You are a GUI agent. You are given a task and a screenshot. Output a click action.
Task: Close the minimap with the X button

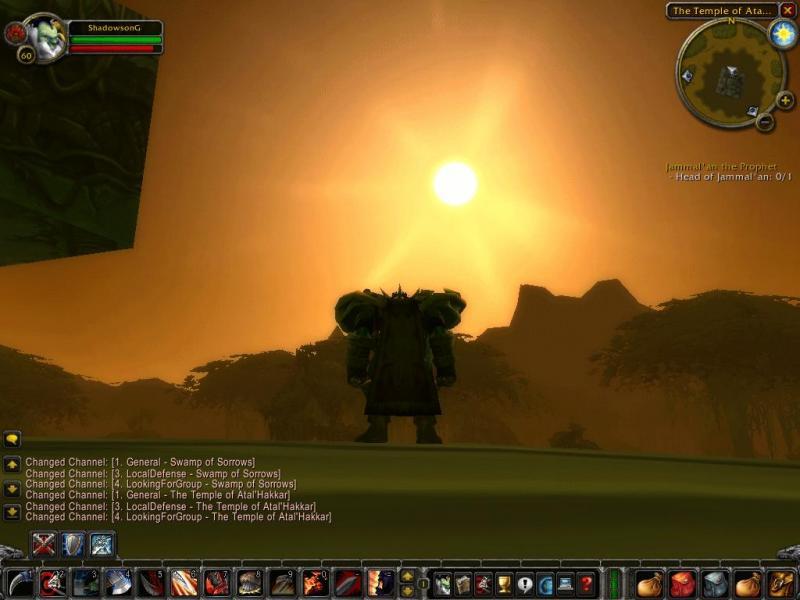788,11
